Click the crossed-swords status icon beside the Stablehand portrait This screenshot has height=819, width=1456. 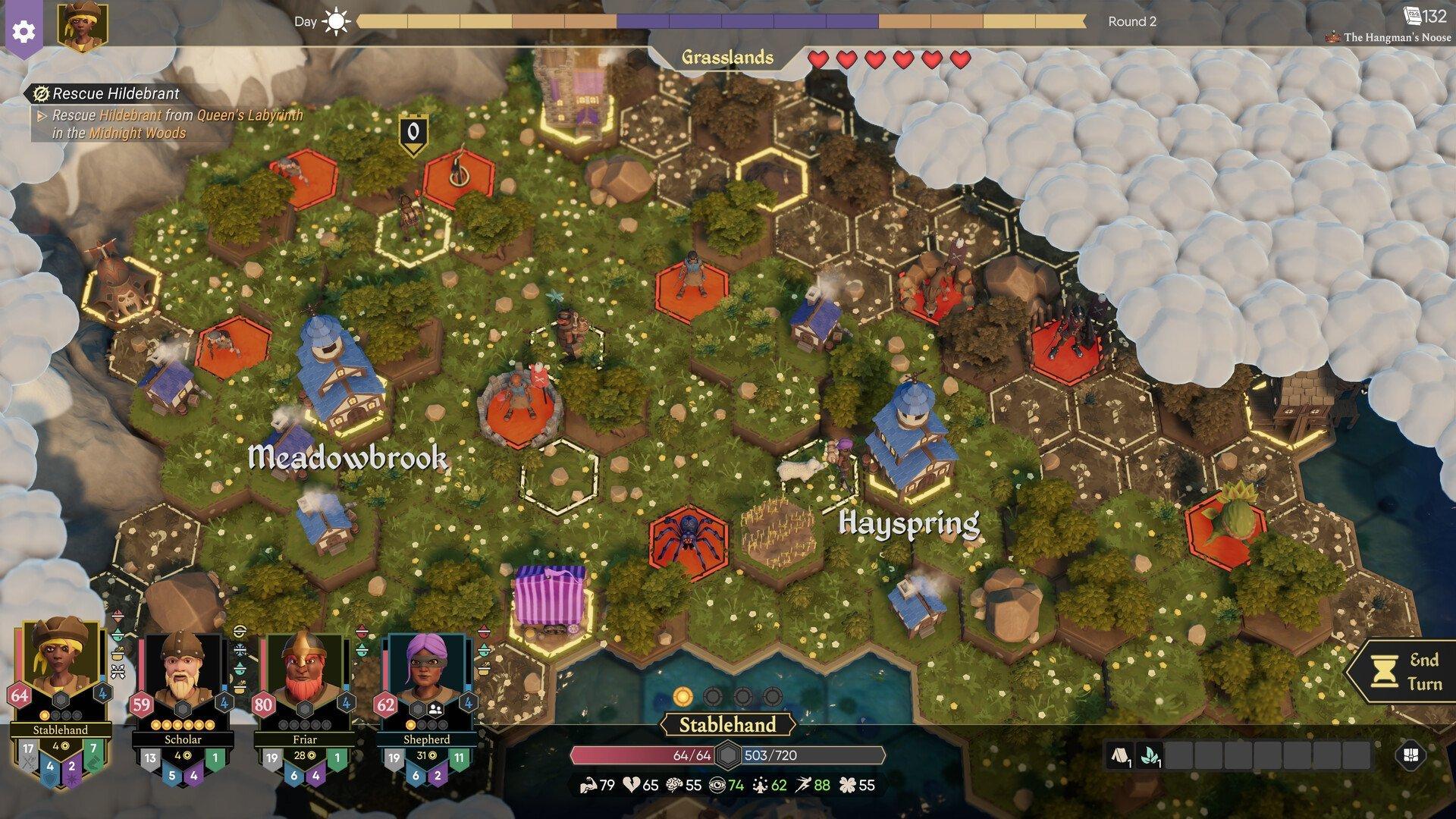coord(118,670)
